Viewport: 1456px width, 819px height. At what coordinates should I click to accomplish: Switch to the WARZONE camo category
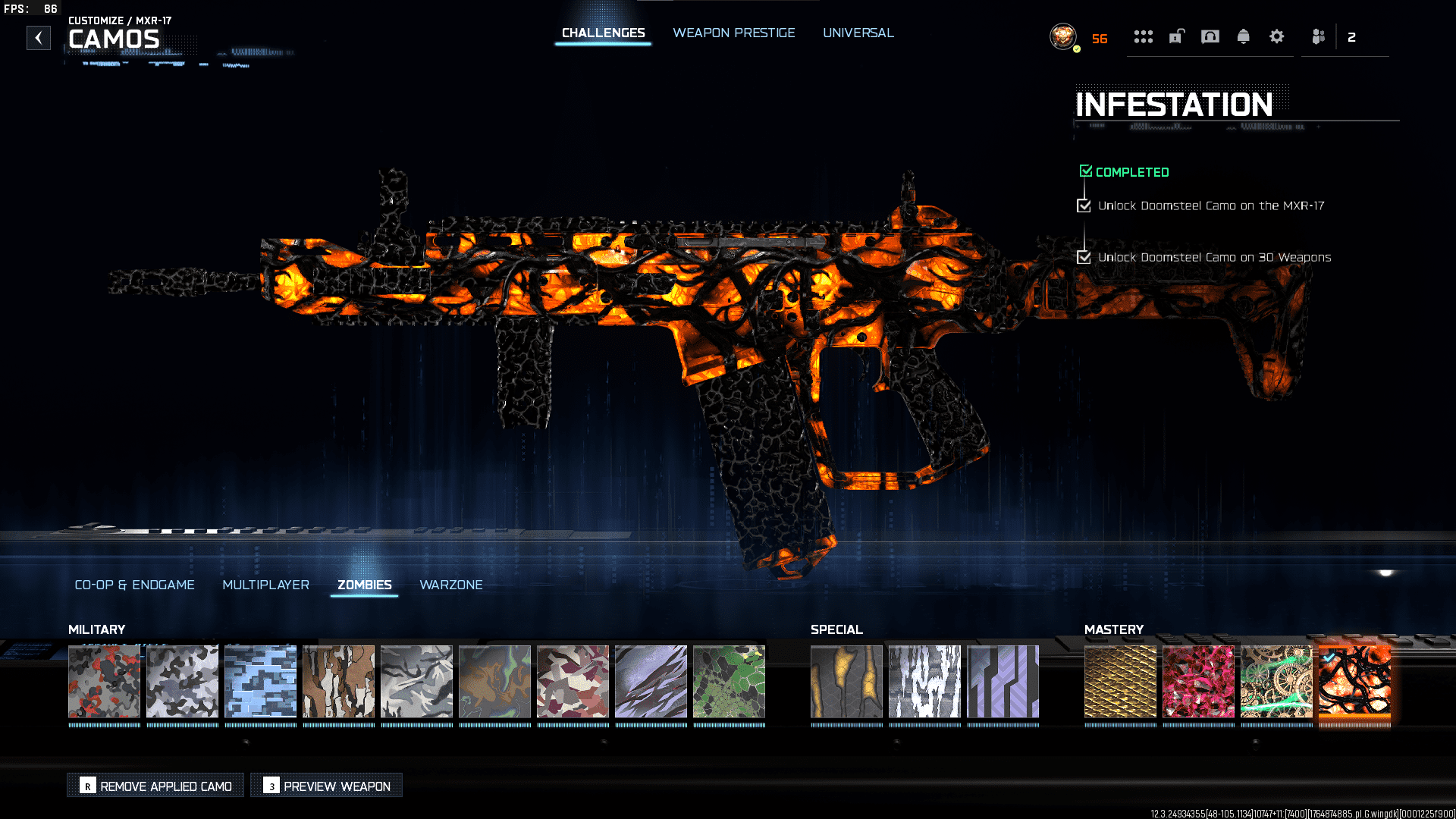(451, 585)
